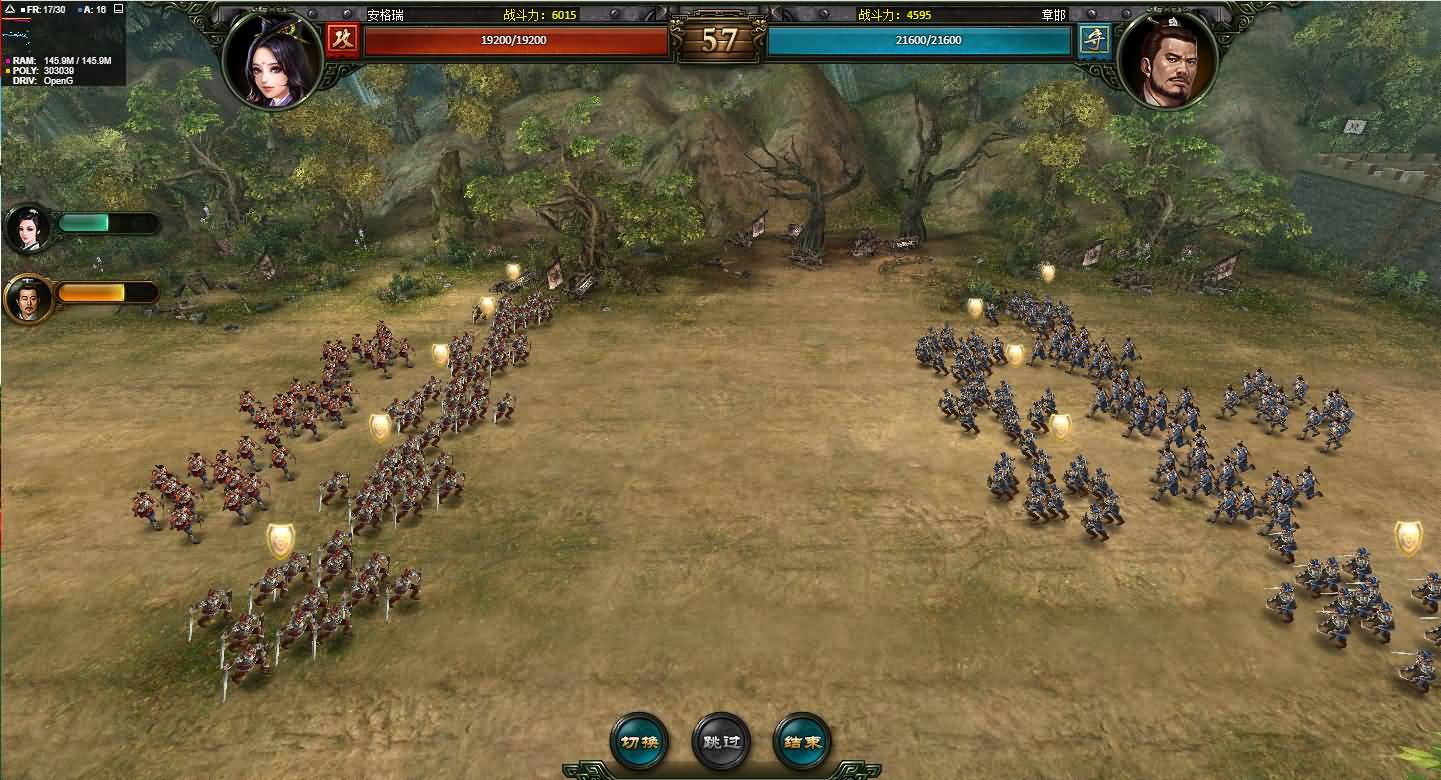Viewport: 1441px width, 780px height.
Task: Click the blue 守 defense badge
Action: tap(1093, 40)
